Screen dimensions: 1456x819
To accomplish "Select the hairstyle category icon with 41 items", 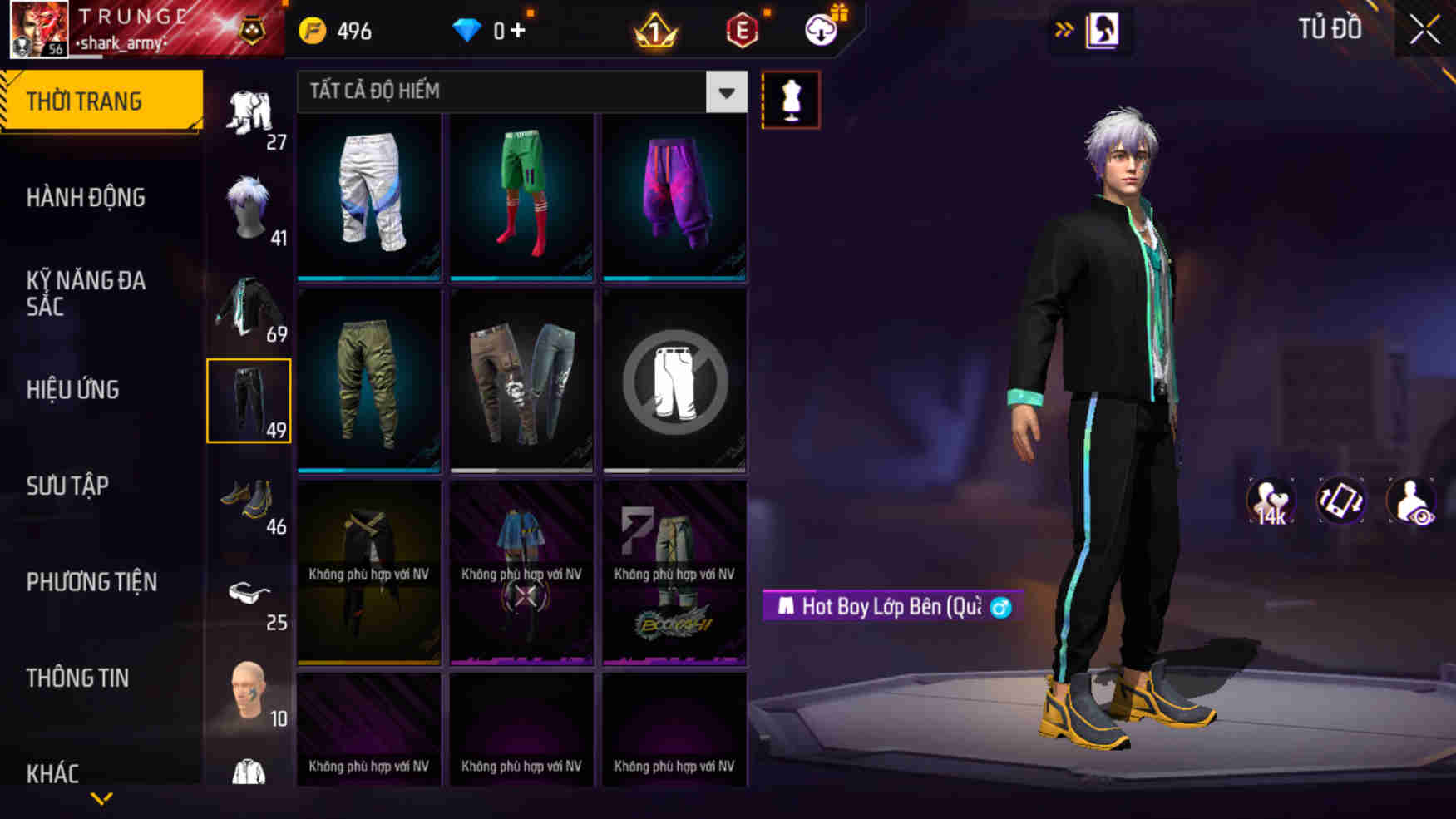I will (249, 202).
